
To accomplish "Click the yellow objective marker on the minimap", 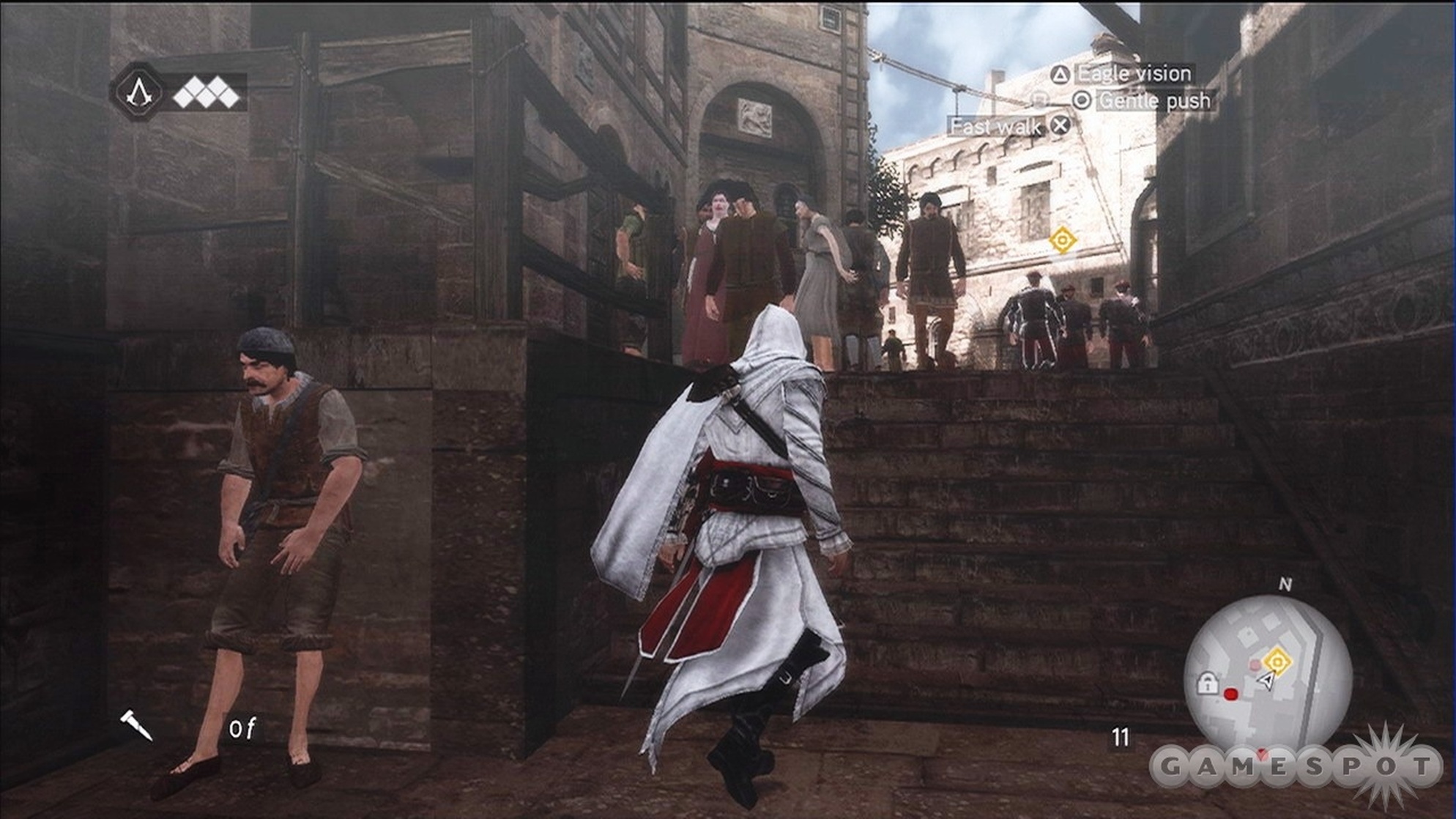I will pyautogui.click(x=1277, y=661).
